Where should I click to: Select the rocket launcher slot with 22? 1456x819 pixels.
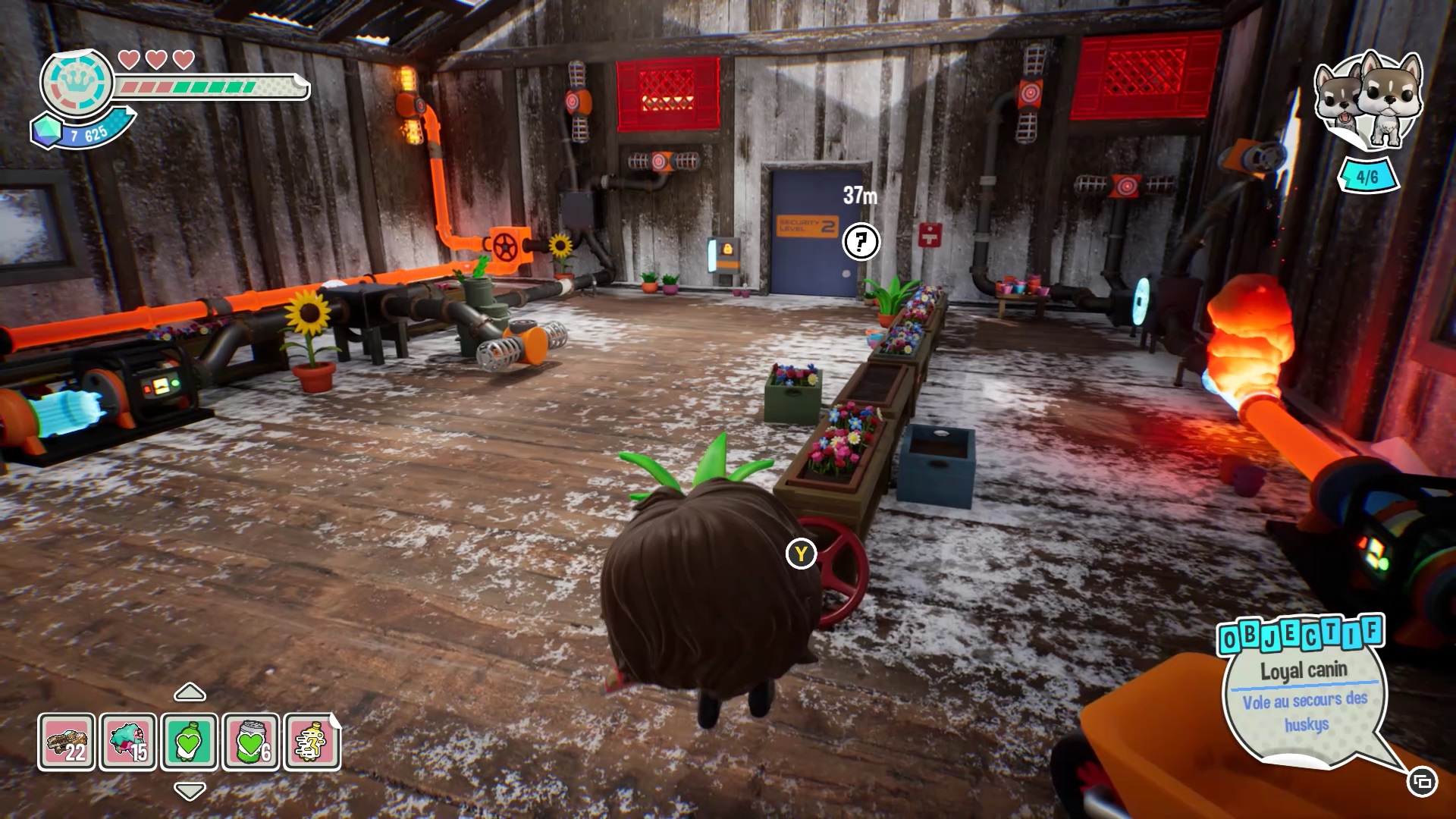(x=67, y=741)
